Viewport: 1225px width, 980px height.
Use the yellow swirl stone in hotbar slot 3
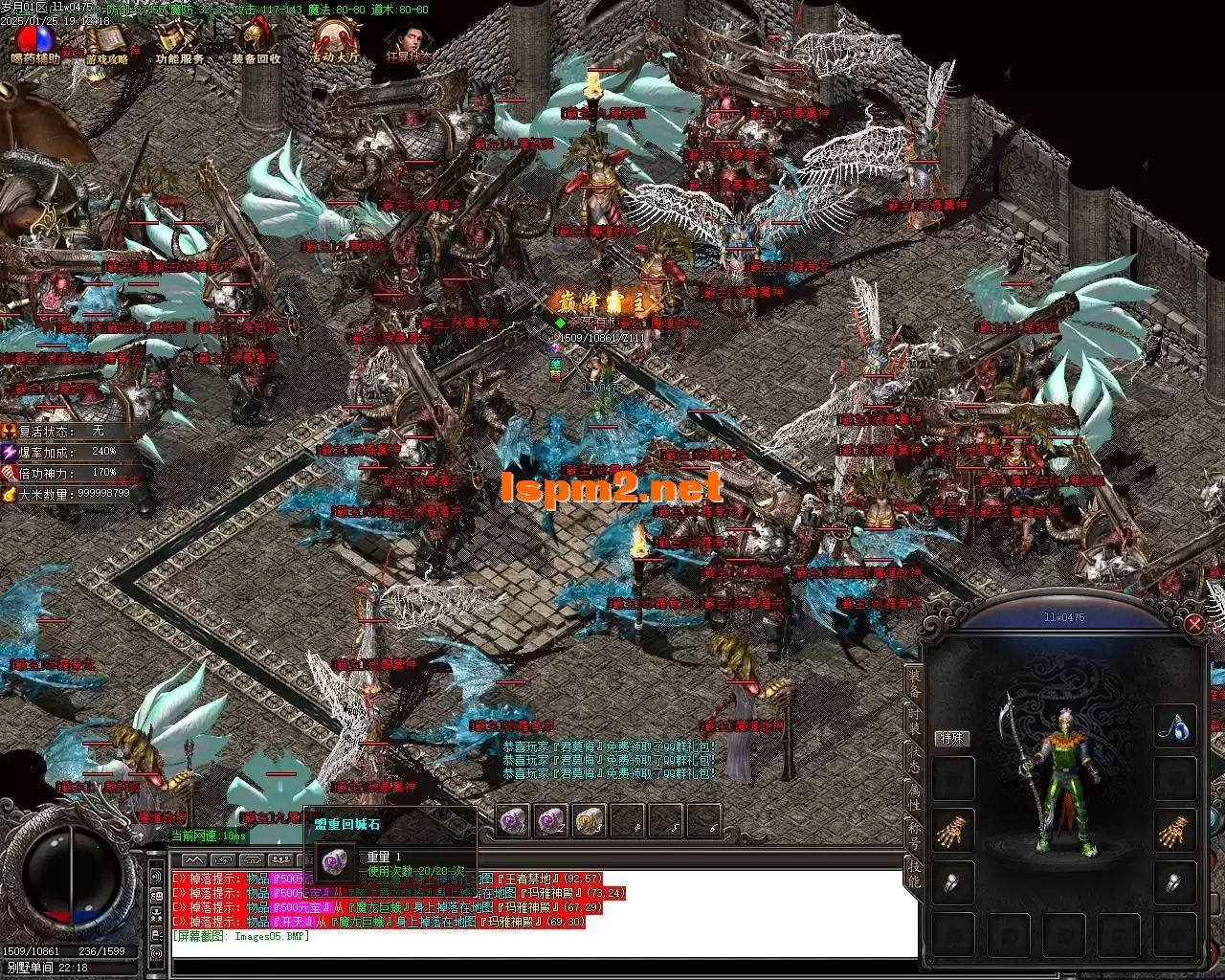[590, 820]
